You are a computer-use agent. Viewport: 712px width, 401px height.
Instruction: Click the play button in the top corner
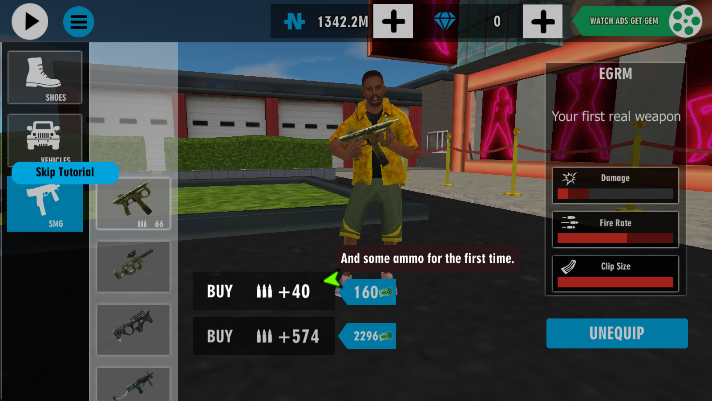click(x=31, y=21)
